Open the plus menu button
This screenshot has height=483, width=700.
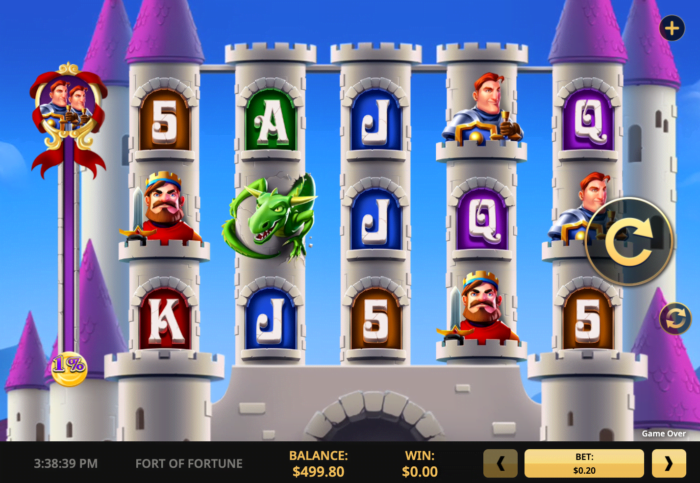[x=671, y=28]
